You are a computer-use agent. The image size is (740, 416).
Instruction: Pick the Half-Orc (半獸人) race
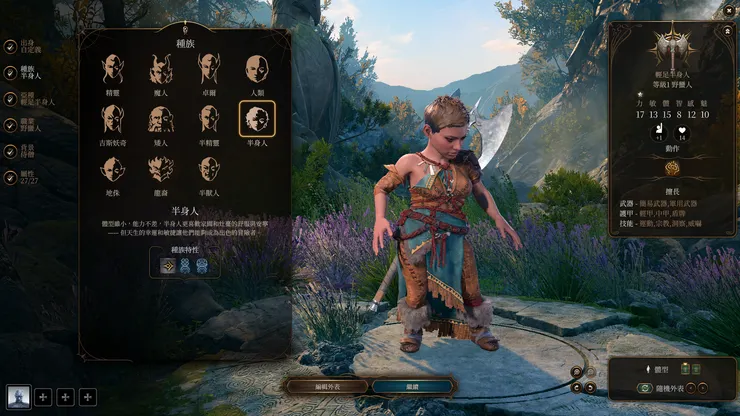[x=209, y=170]
